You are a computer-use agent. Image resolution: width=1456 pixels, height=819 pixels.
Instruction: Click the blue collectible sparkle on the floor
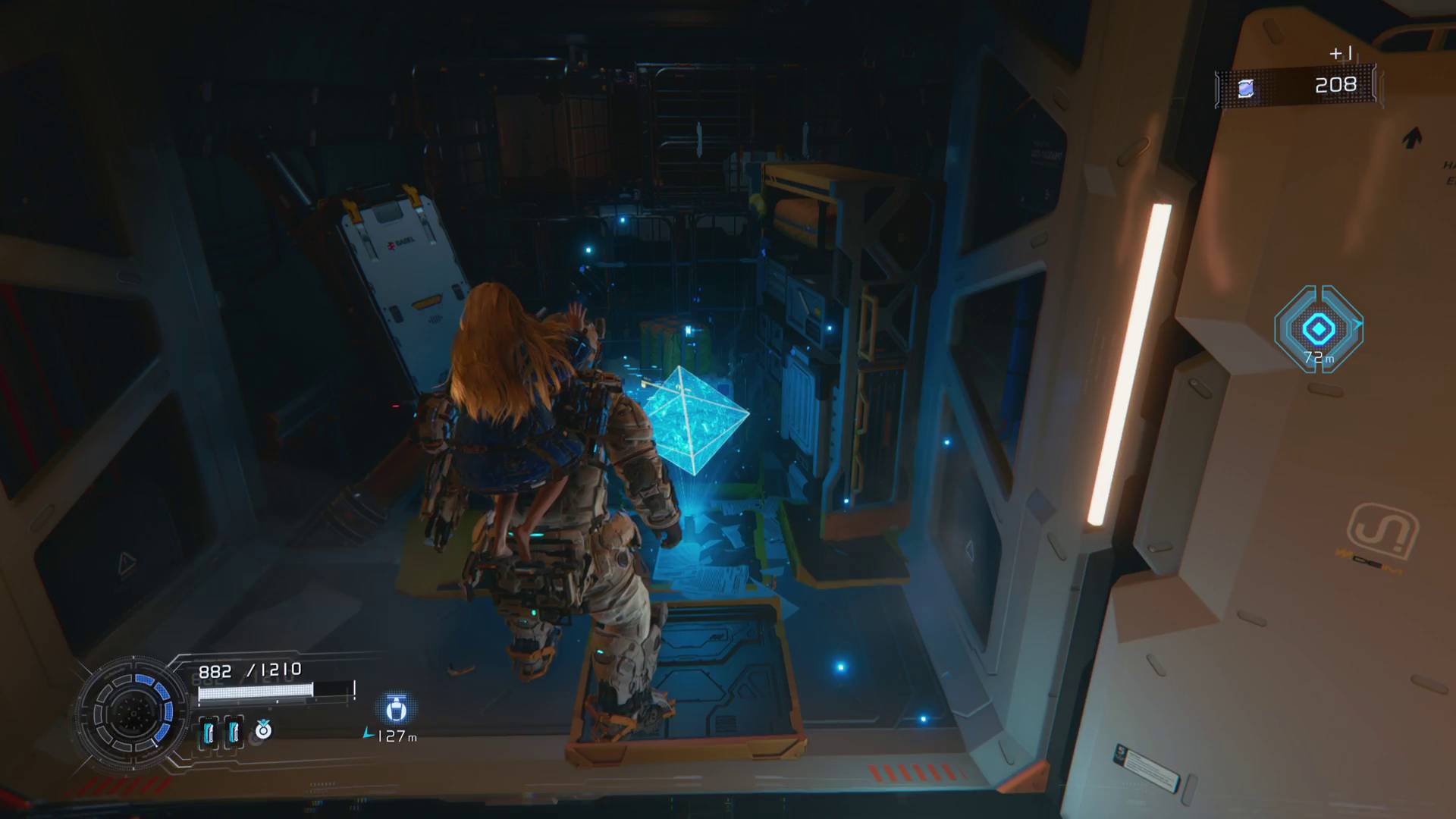pos(840,667)
